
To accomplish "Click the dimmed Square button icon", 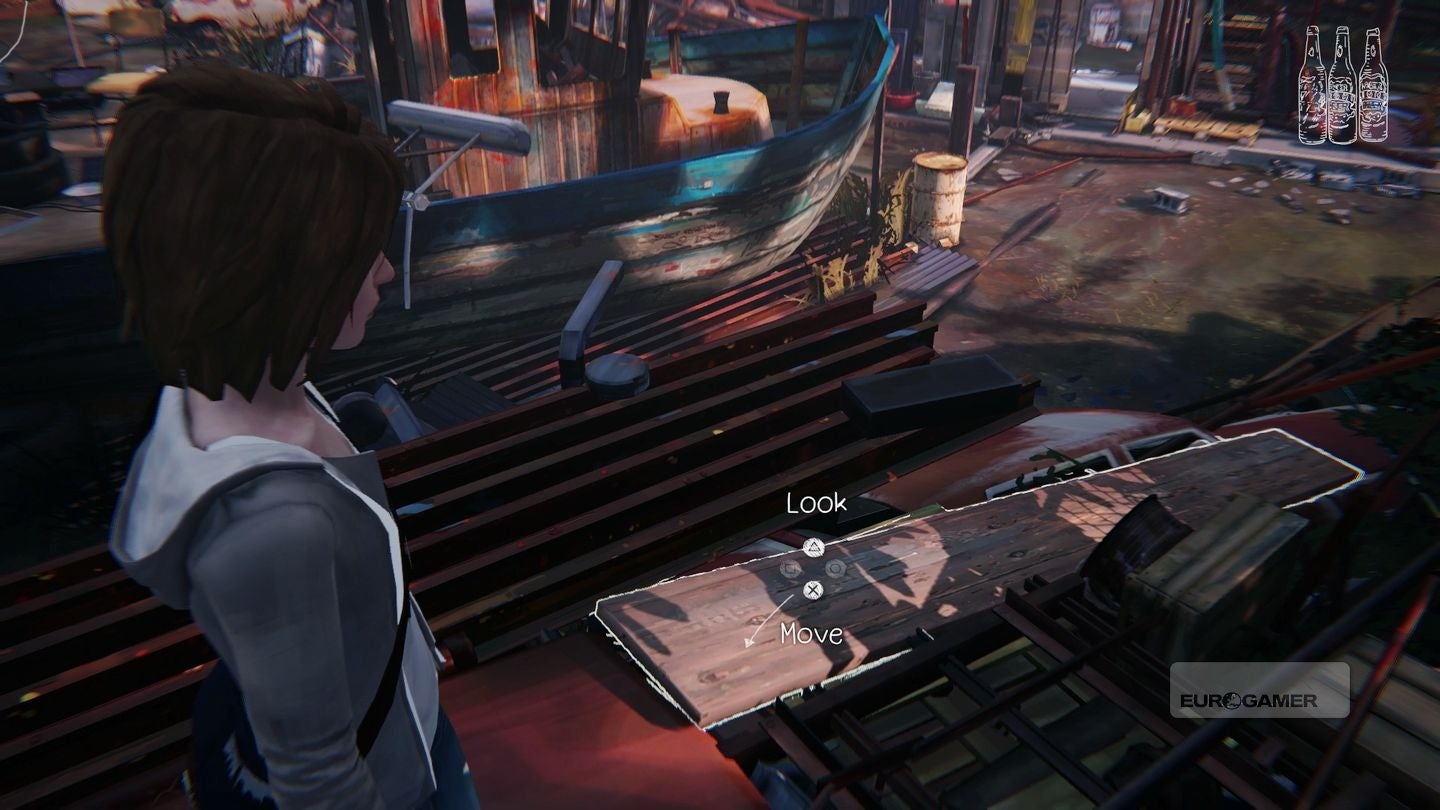I will tap(790, 569).
